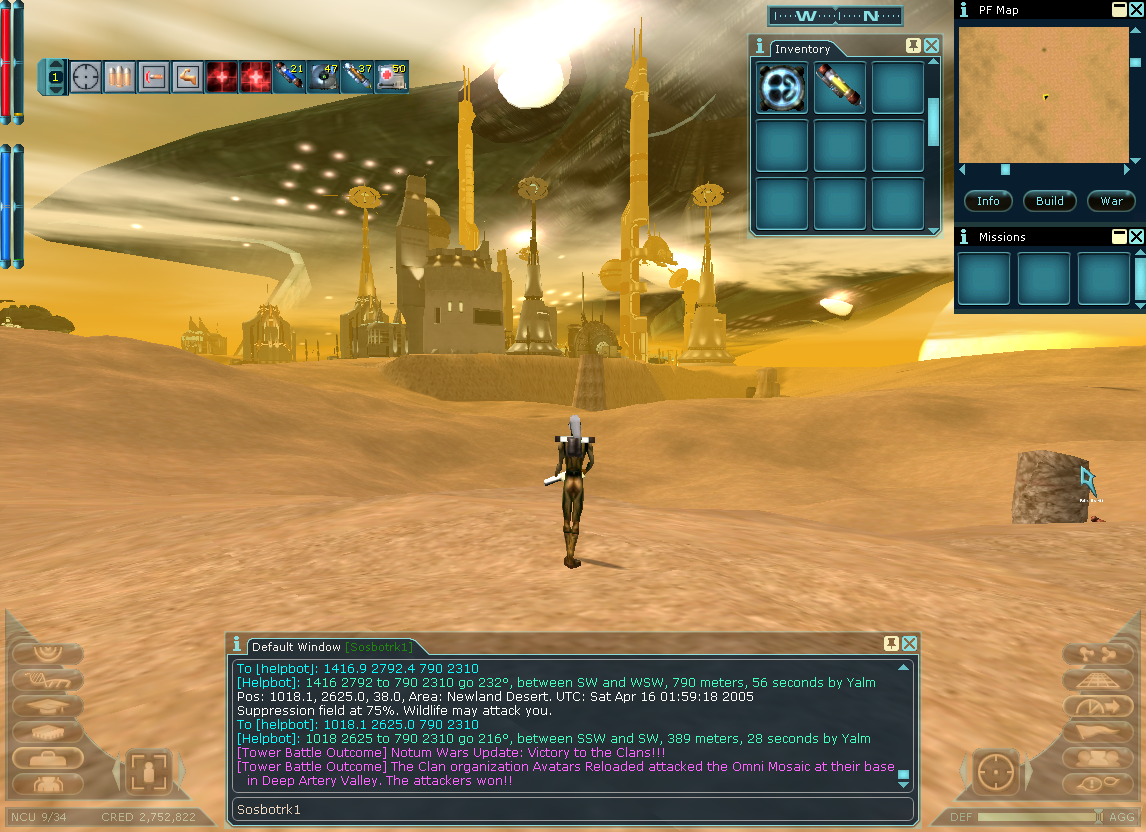Select the hotbar item with count 21
The width and height of the screenshot is (1146, 832).
click(x=289, y=77)
